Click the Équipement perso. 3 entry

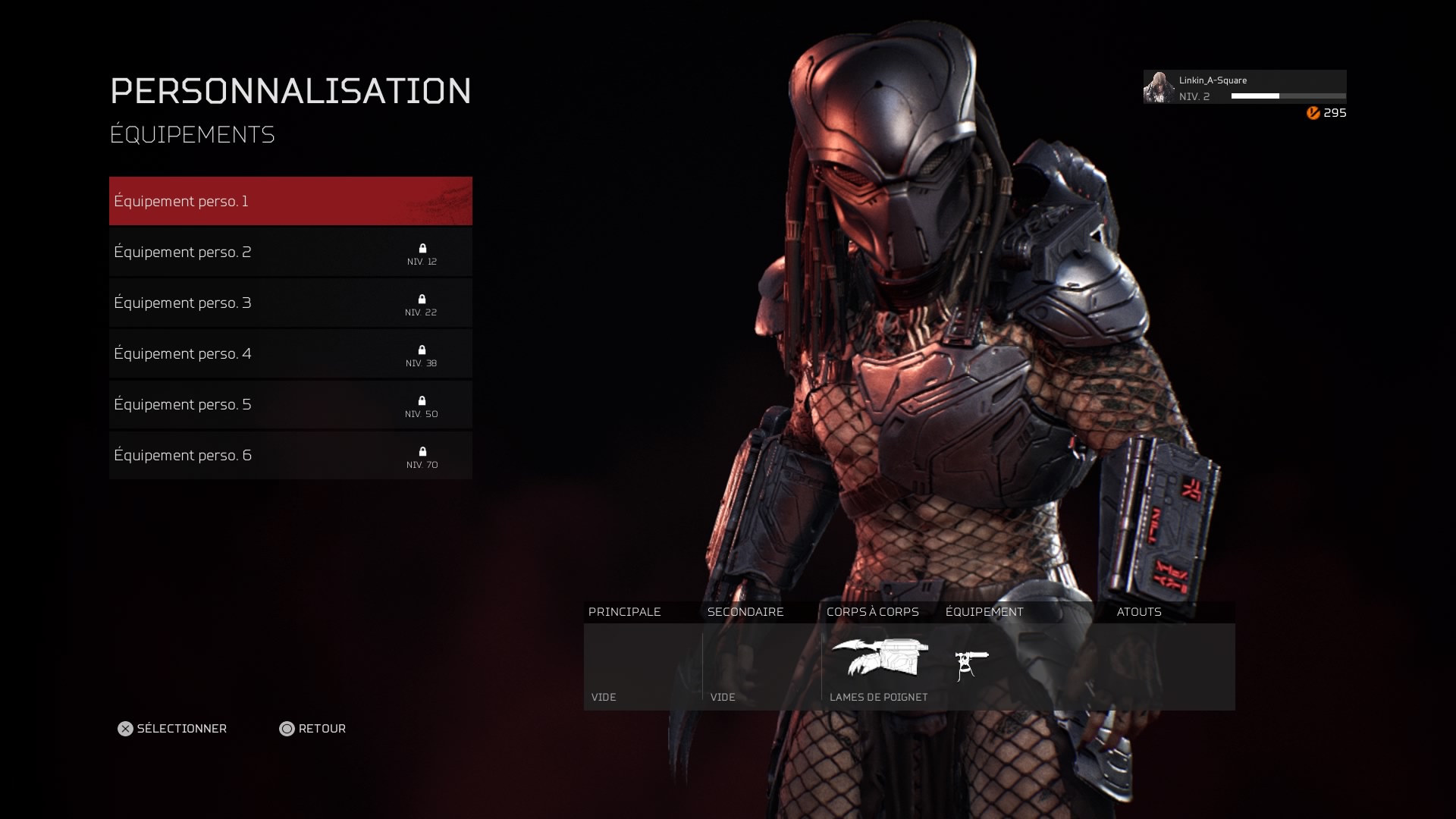click(x=290, y=303)
